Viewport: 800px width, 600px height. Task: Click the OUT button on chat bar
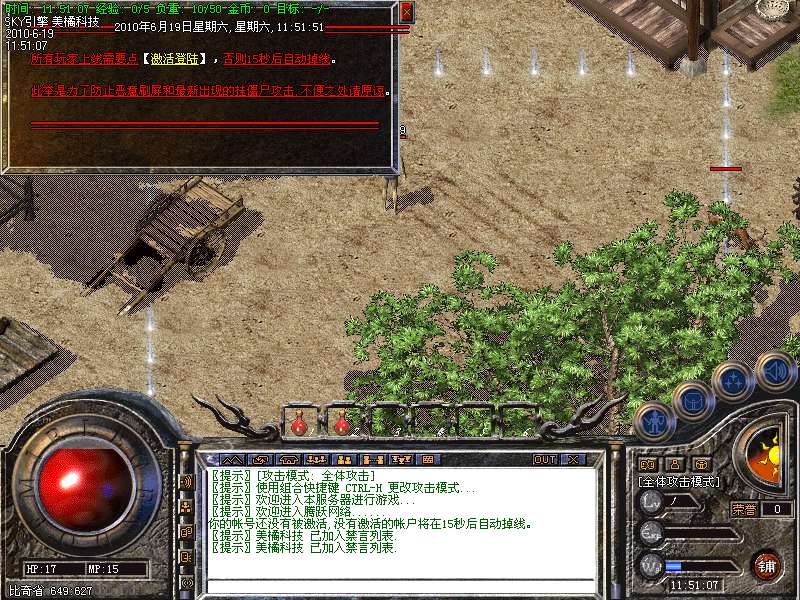pyautogui.click(x=544, y=459)
